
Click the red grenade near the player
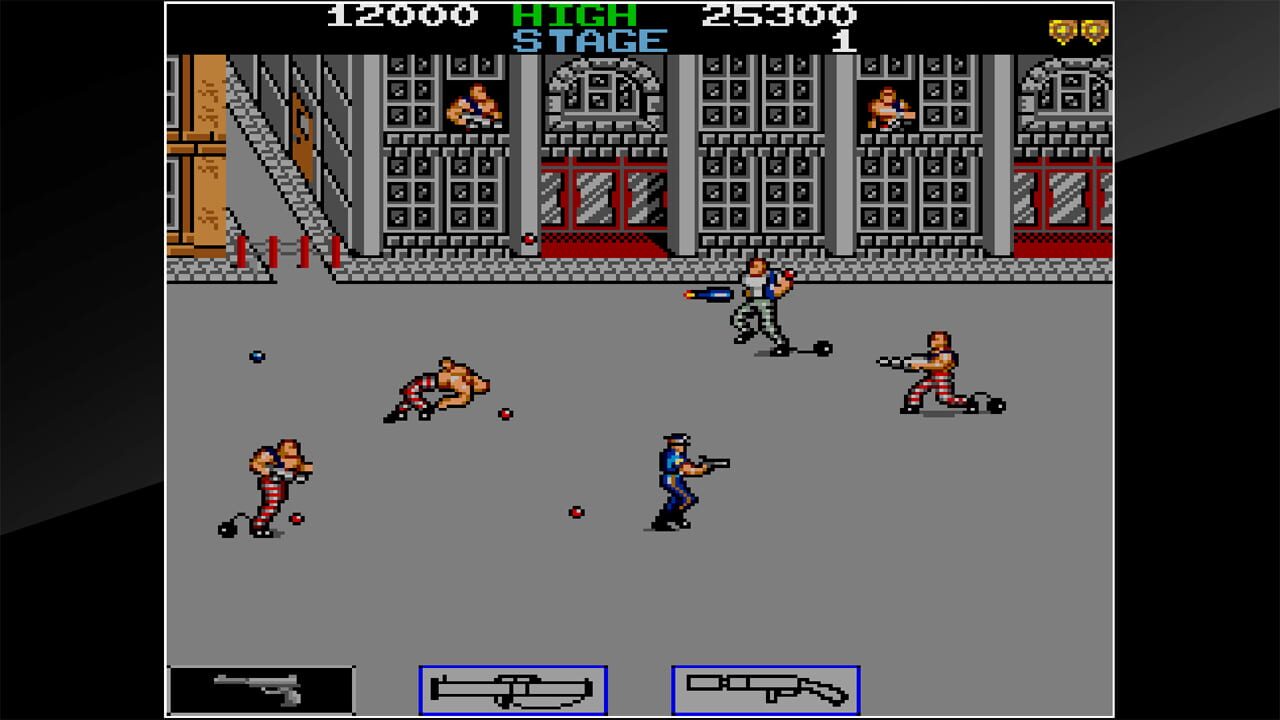click(x=575, y=510)
